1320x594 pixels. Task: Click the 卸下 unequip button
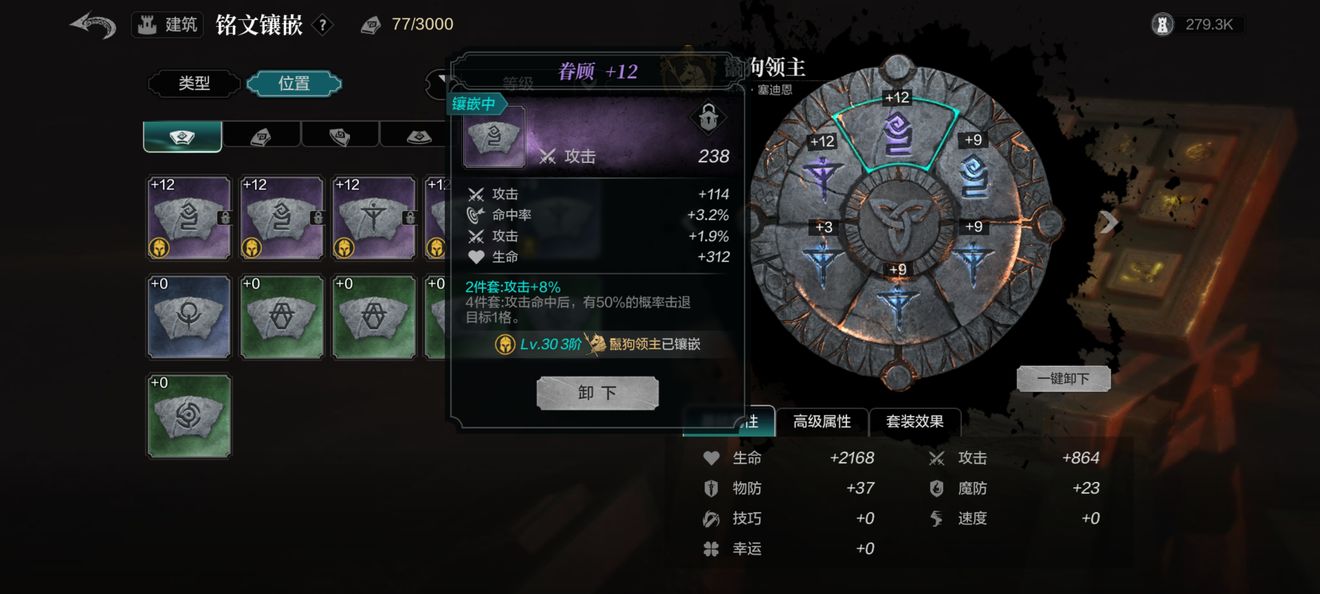click(x=597, y=393)
